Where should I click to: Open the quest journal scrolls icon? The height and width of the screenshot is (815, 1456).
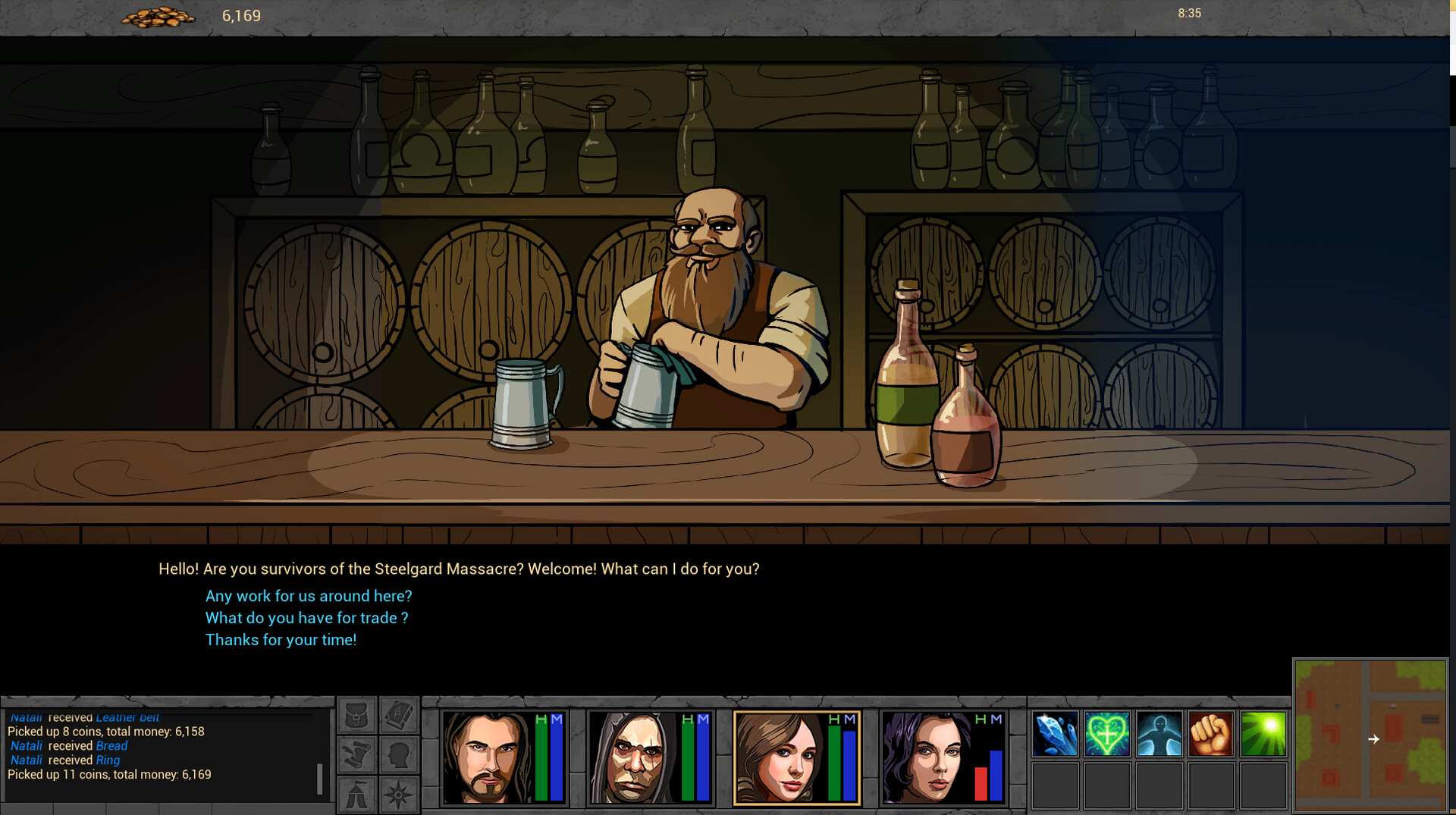coord(356,754)
